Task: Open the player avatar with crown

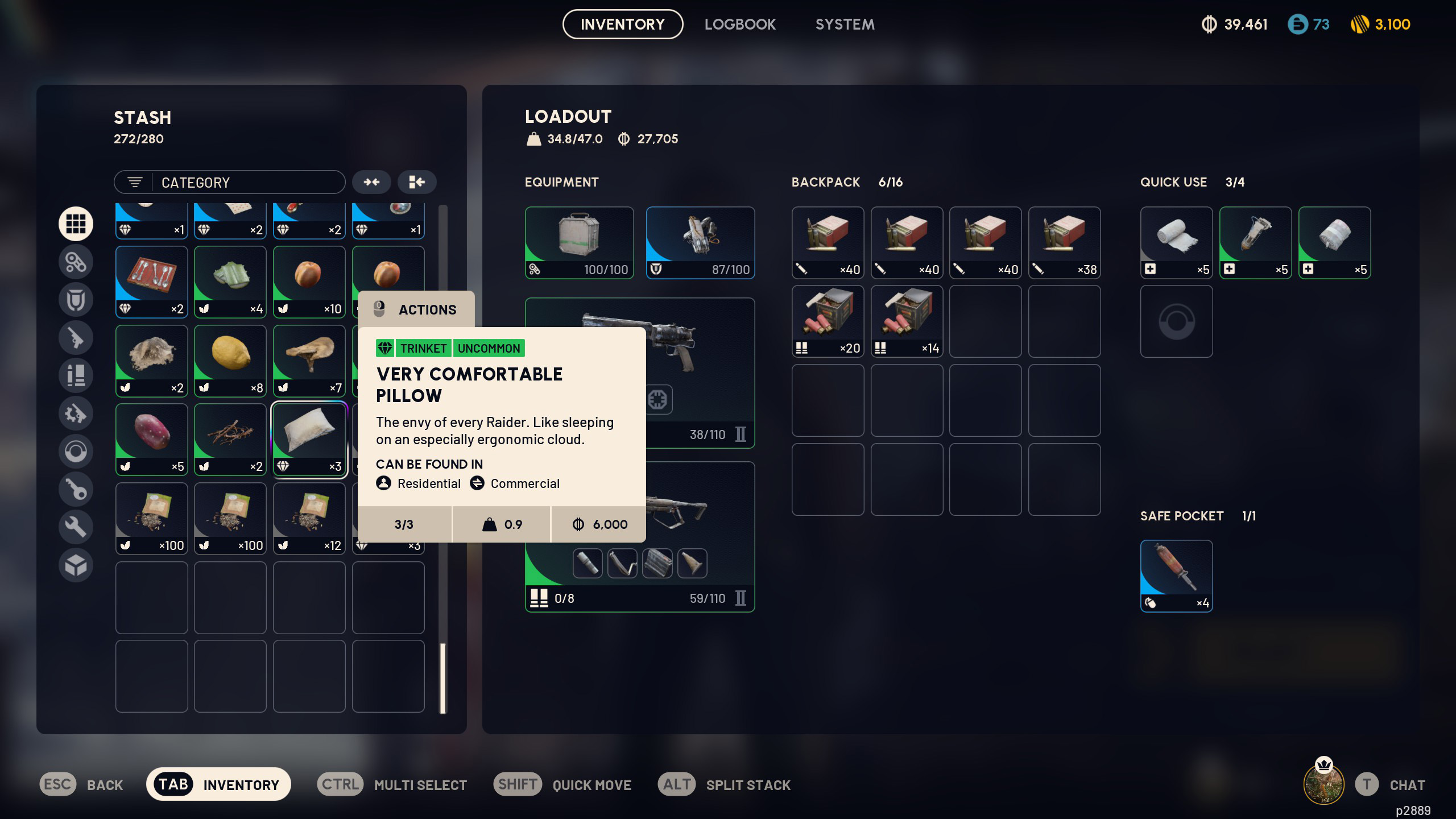Action: pyautogui.click(x=1323, y=784)
